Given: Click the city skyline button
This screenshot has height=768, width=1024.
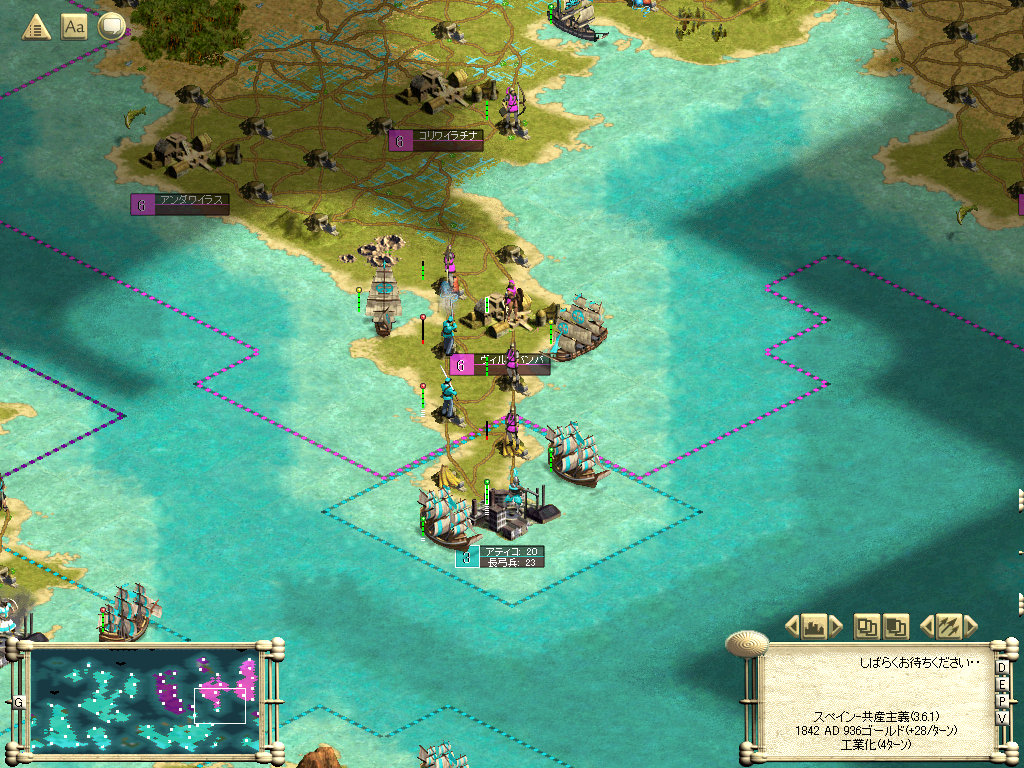Looking at the screenshot, I should coord(814,627).
